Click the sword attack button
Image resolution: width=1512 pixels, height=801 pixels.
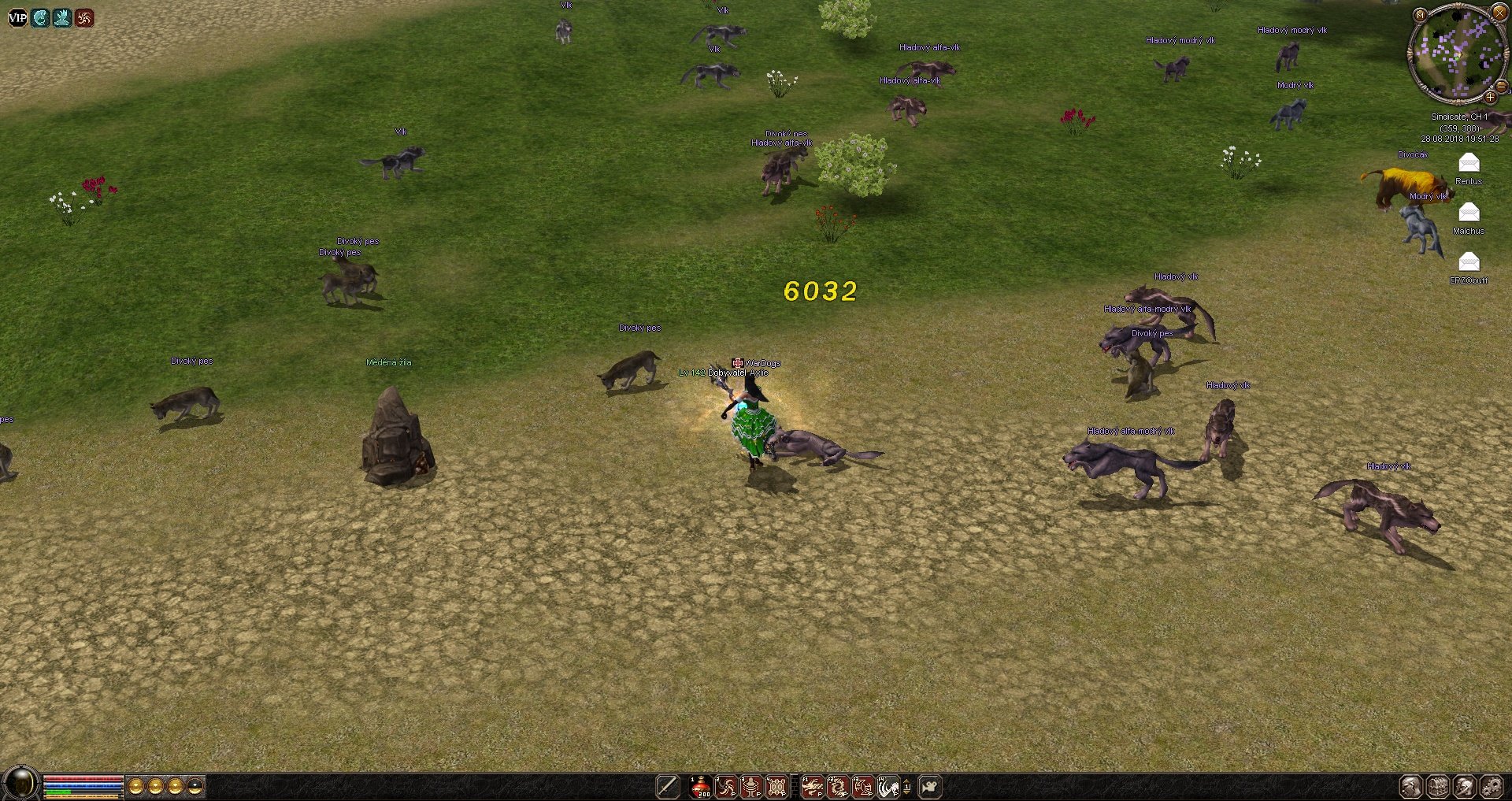point(667,786)
